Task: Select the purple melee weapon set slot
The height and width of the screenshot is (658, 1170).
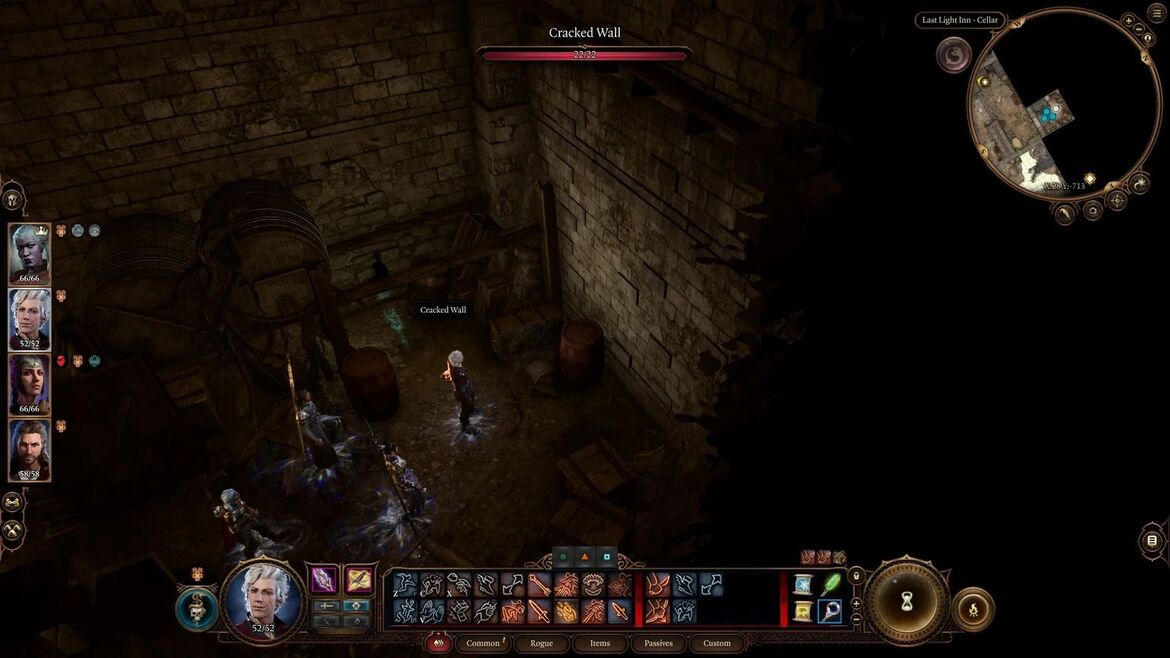Action: (x=324, y=579)
